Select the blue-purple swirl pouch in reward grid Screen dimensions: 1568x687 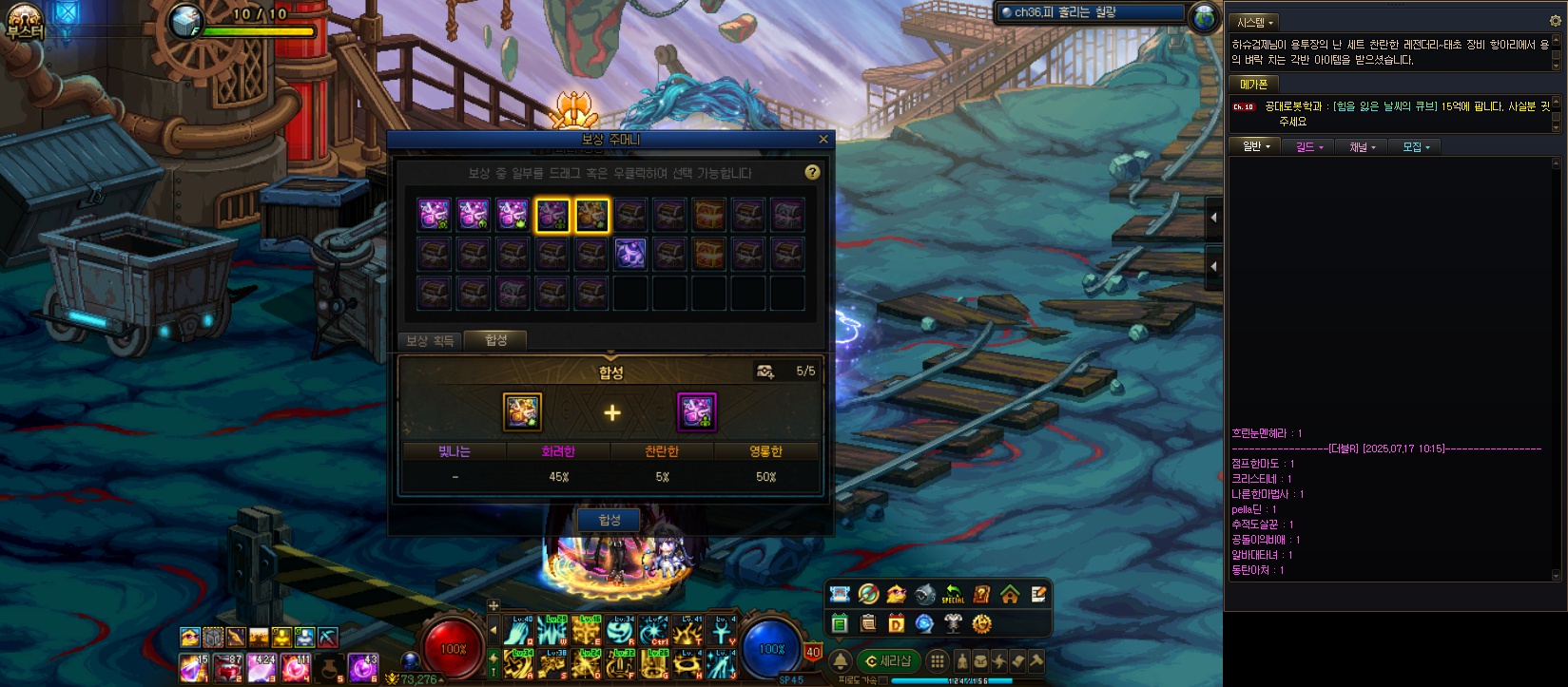(x=629, y=254)
